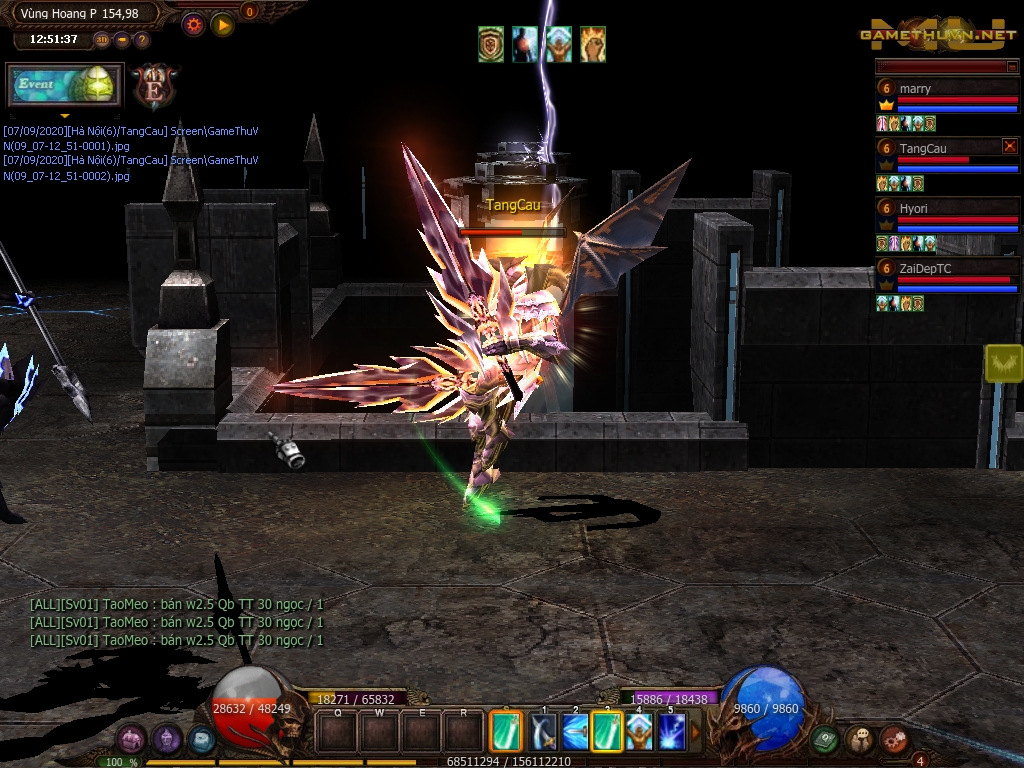Open the gear settings button
The image size is (1024, 768).
(193, 24)
